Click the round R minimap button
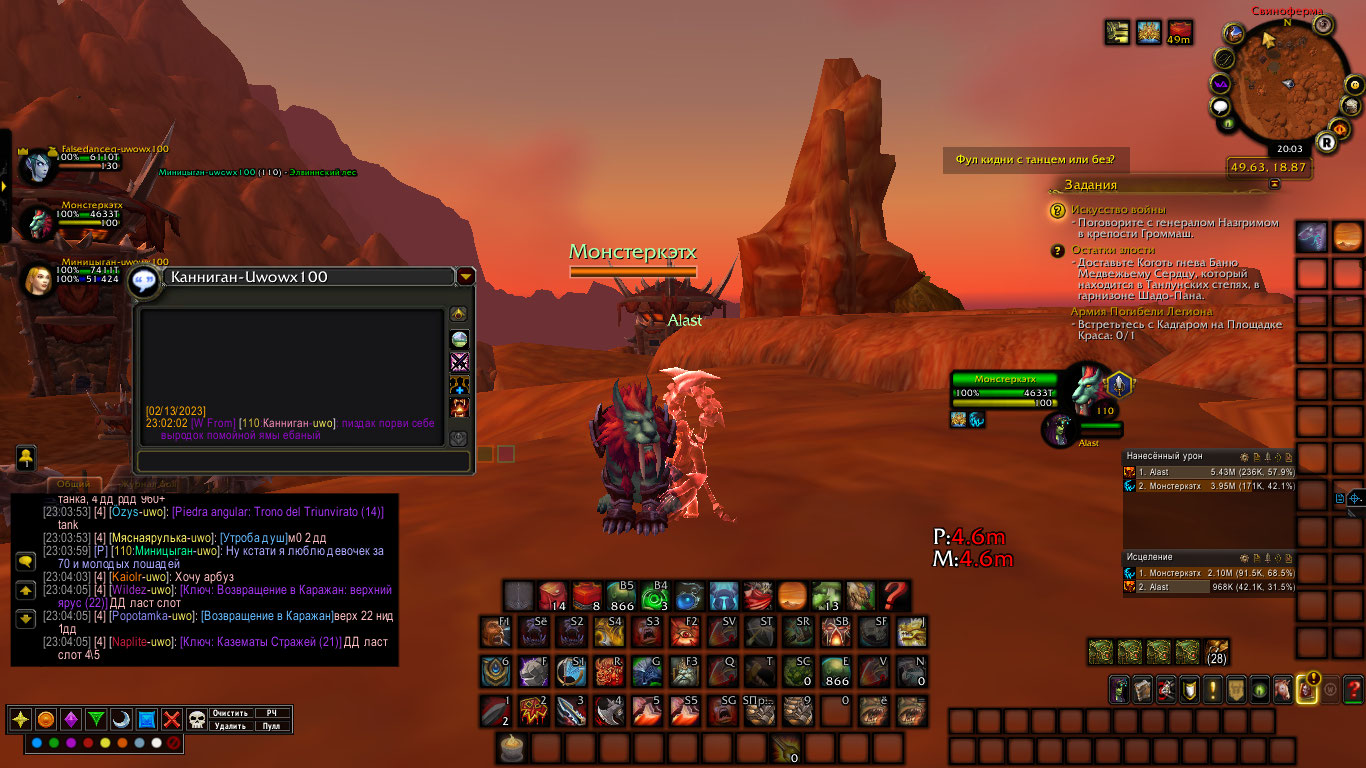This screenshot has height=768, width=1366. tap(1327, 143)
